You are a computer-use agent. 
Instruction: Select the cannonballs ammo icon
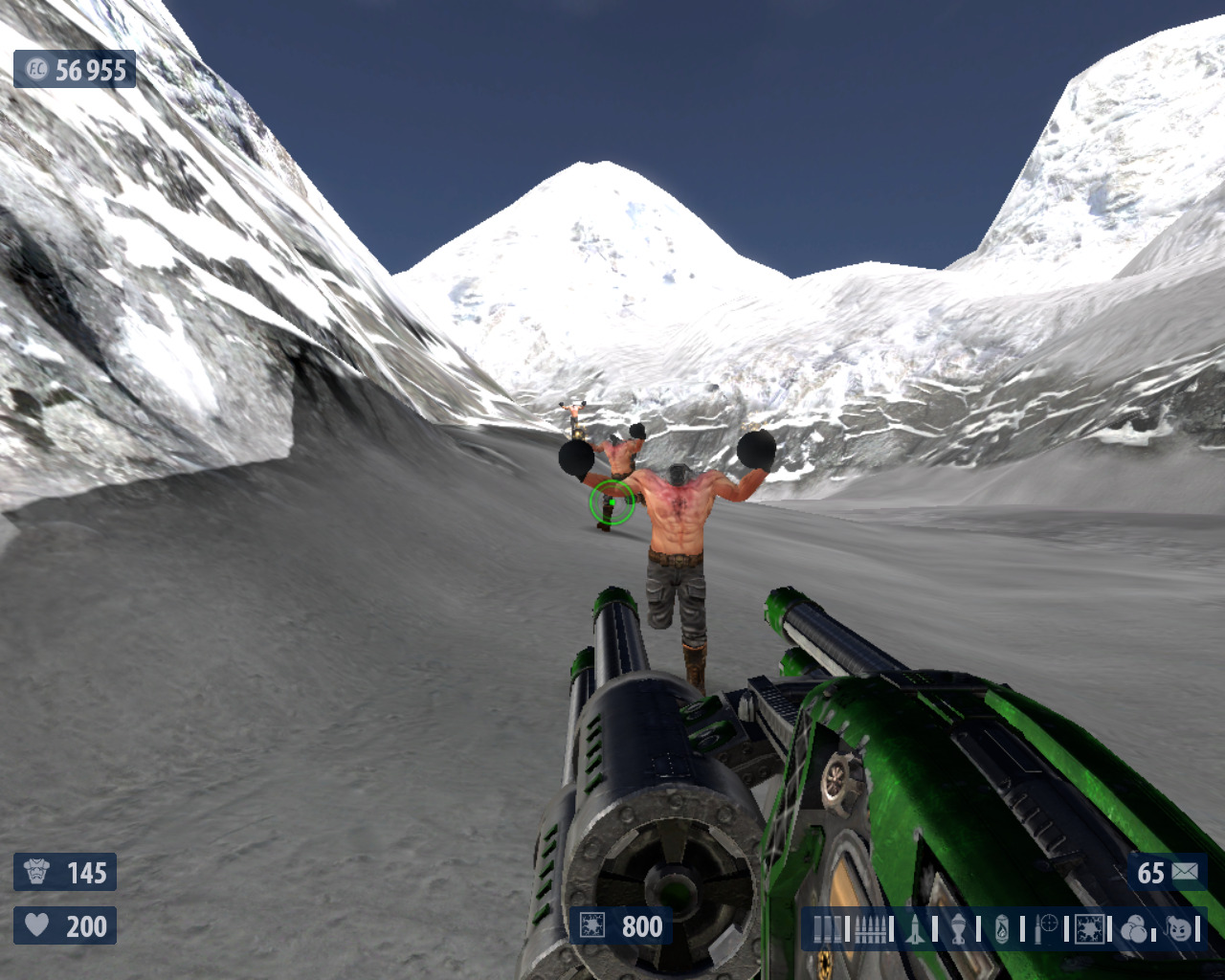[1135, 929]
